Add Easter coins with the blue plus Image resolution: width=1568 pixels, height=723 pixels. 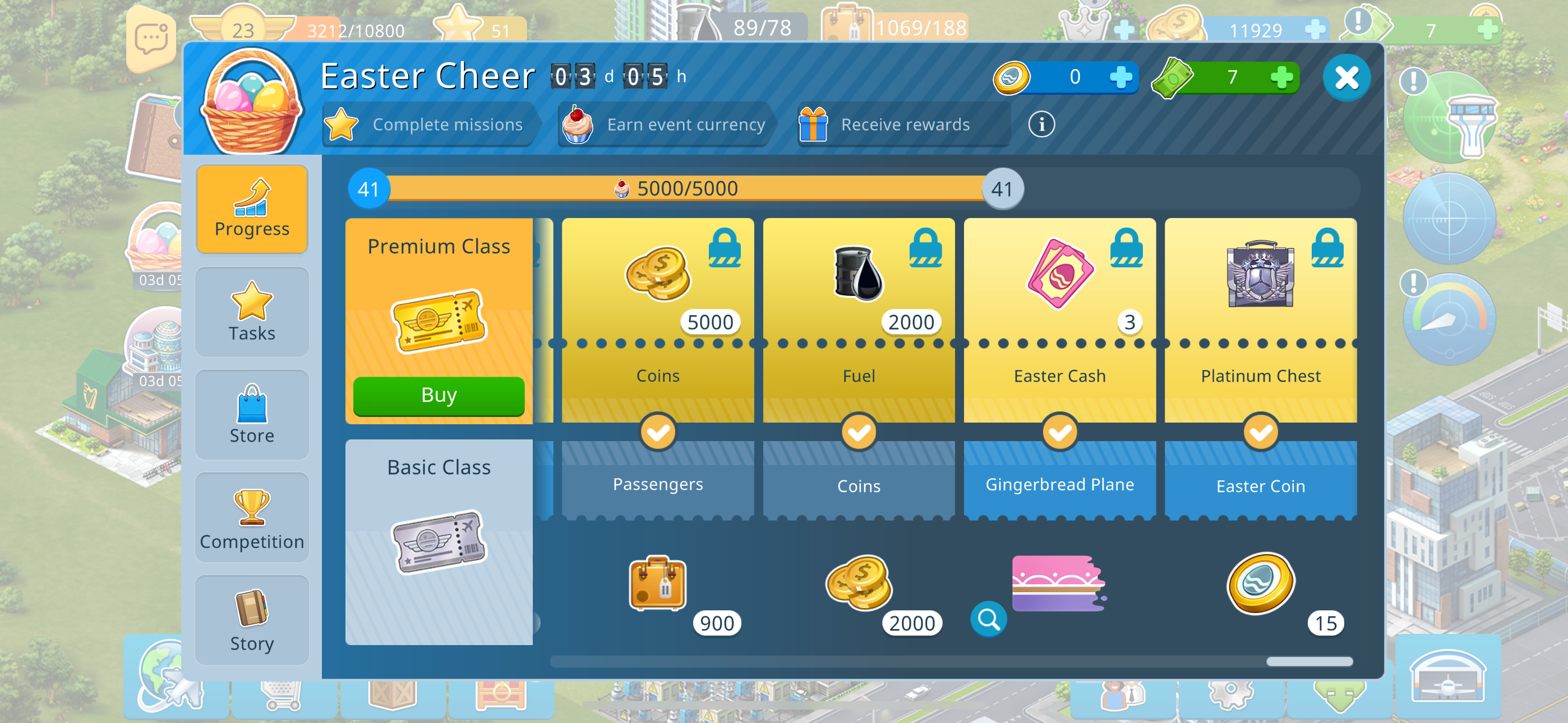click(1120, 77)
